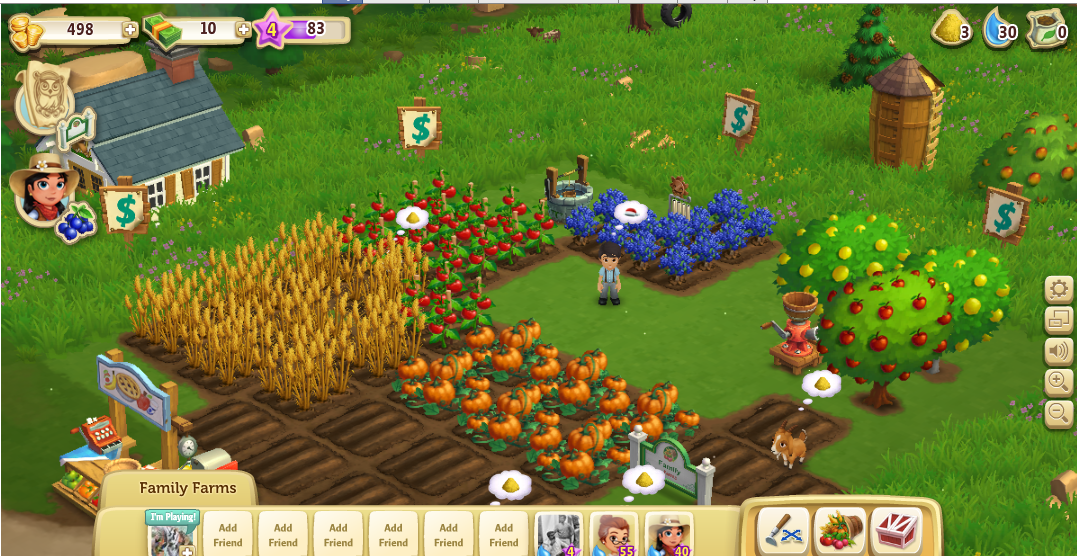Select the Family Farms tab
Viewport: 1077px width, 556px height.
click(x=188, y=489)
